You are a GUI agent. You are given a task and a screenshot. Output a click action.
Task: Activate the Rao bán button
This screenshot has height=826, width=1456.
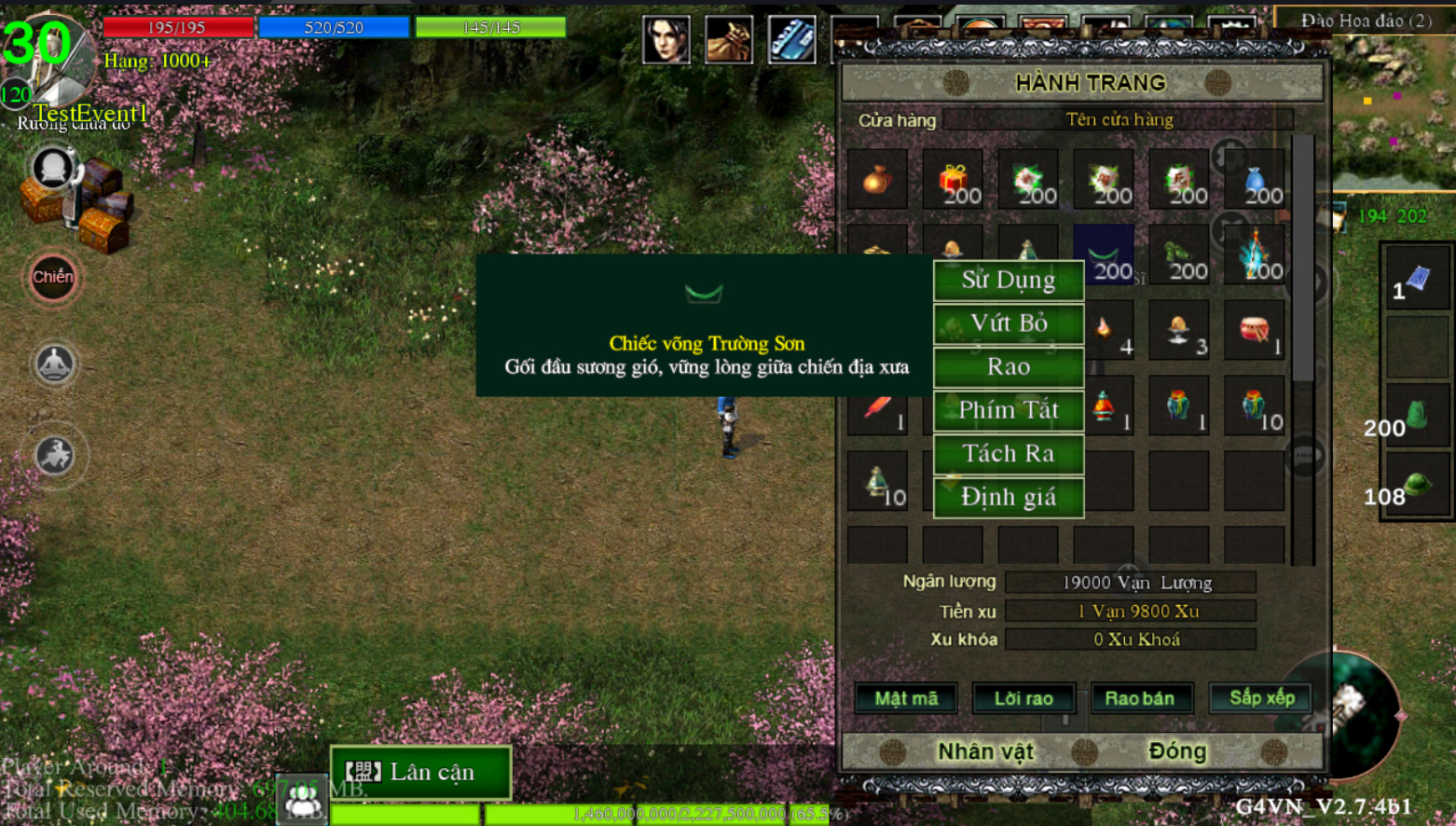click(1140, 698)
